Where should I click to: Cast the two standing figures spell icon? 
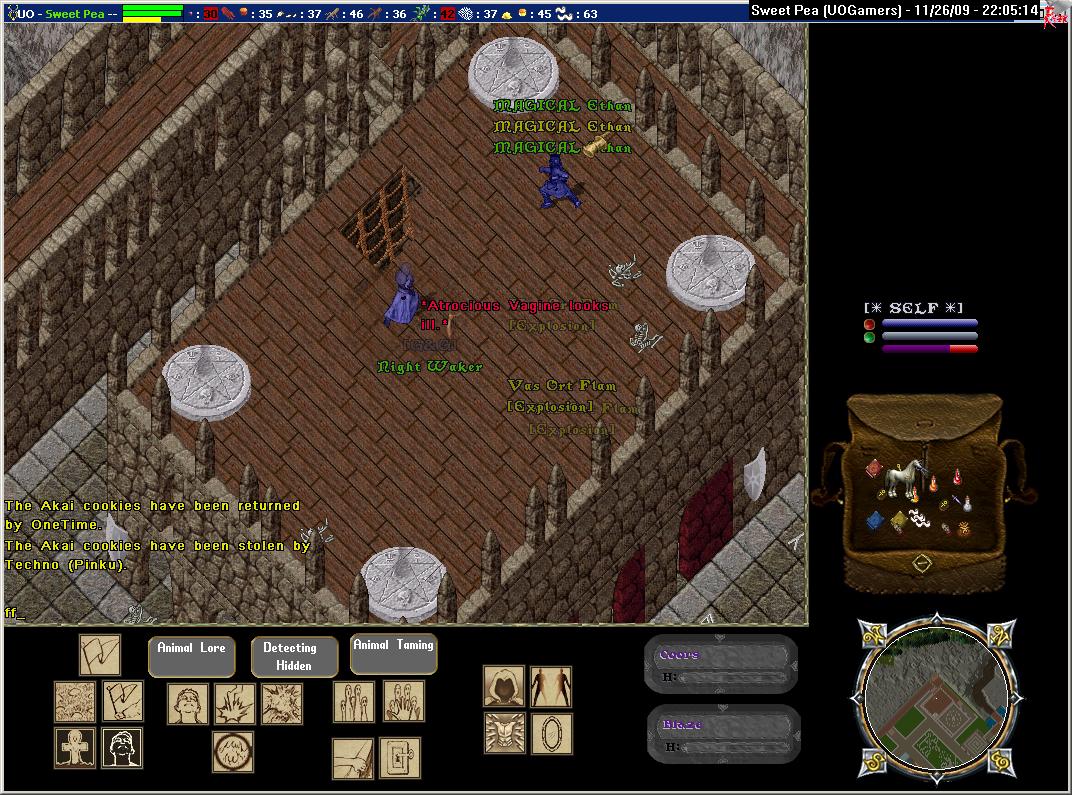coord(551,687)
